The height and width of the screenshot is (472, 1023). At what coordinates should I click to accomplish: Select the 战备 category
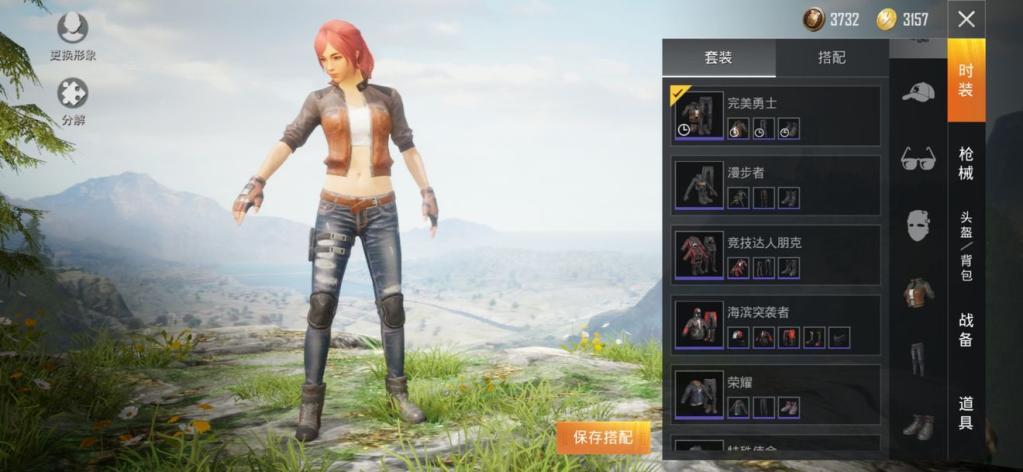tap(966, 330)
